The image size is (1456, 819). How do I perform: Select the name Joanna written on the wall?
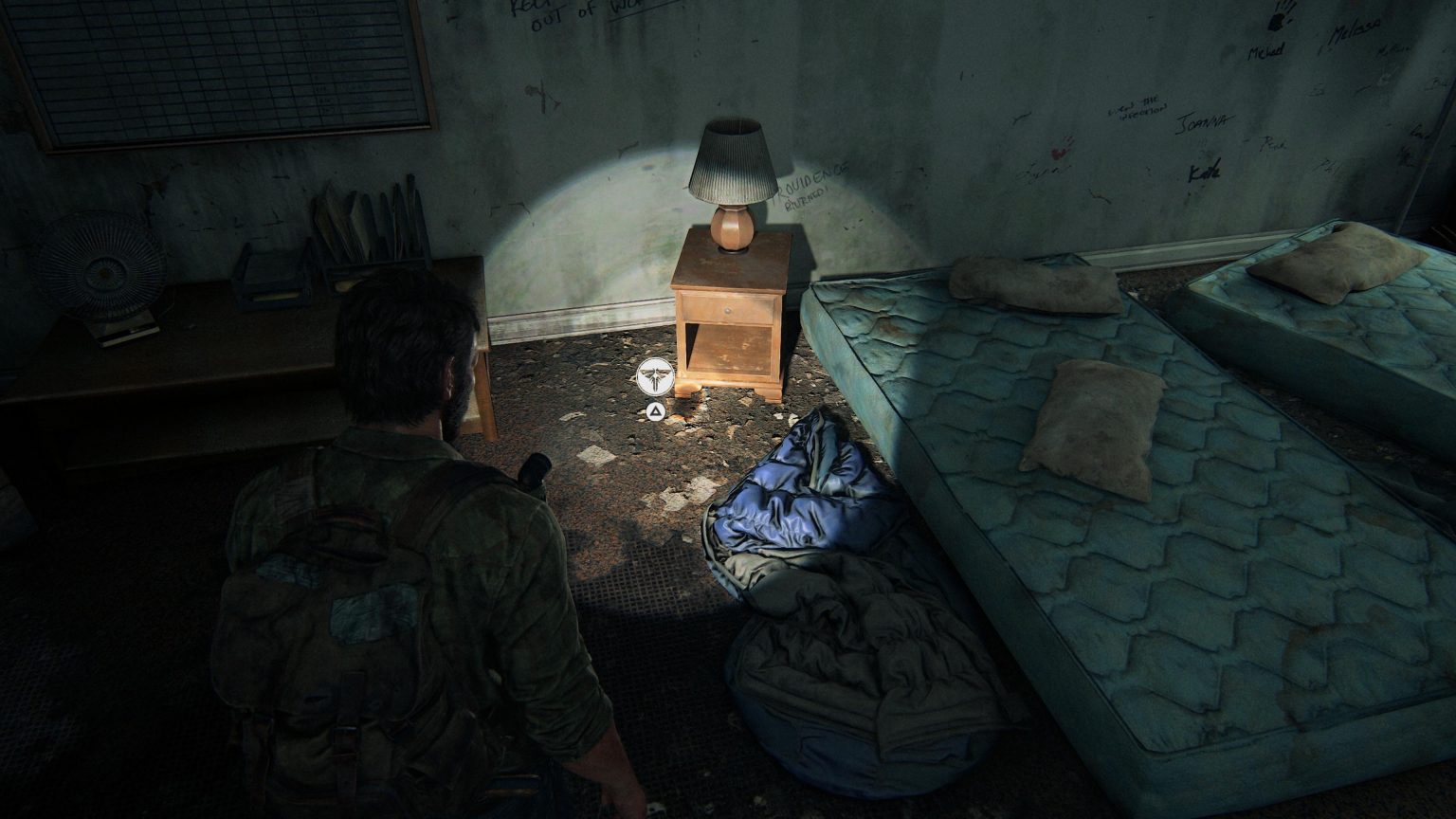coord(1206,120)
